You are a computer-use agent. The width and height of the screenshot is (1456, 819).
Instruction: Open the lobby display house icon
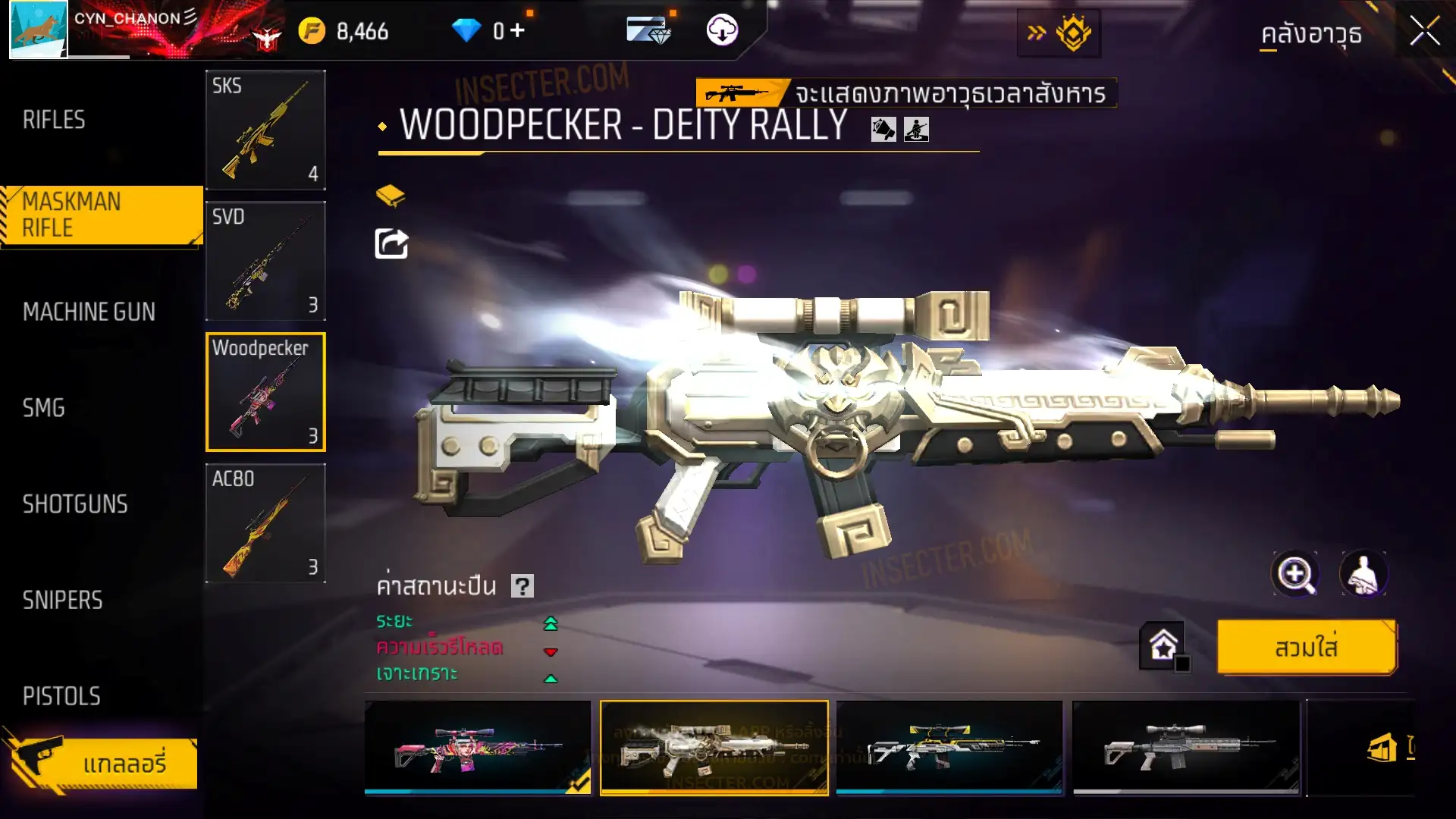click(x=1163, y=646)
